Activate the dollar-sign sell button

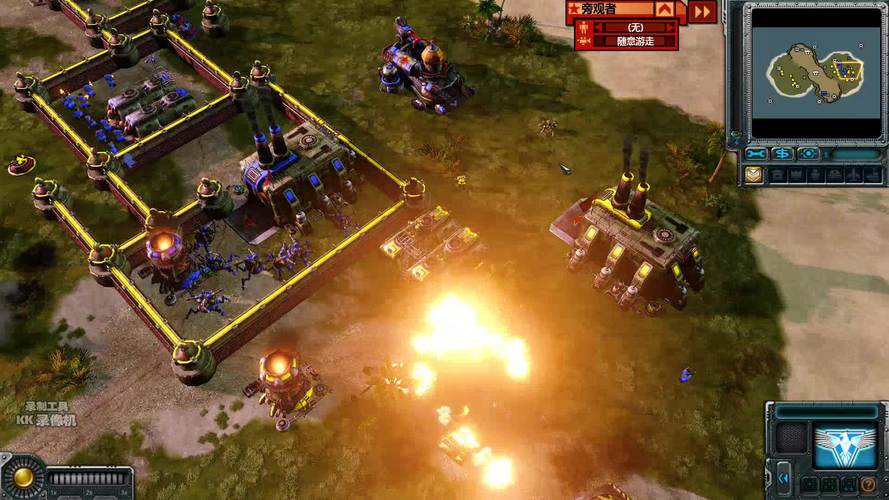pos(782,154)
